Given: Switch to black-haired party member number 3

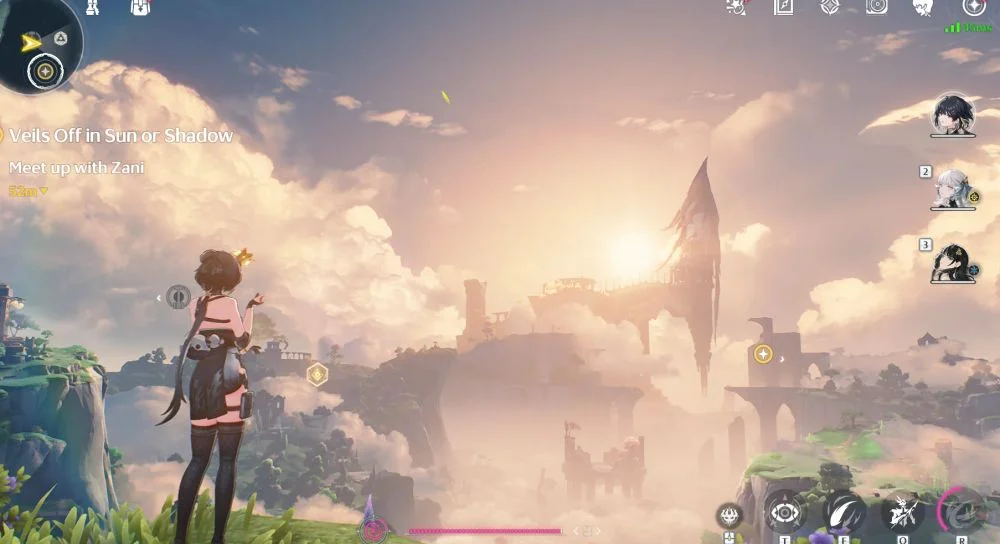Looking at the screenshot, I should click(x=953, y=262).
